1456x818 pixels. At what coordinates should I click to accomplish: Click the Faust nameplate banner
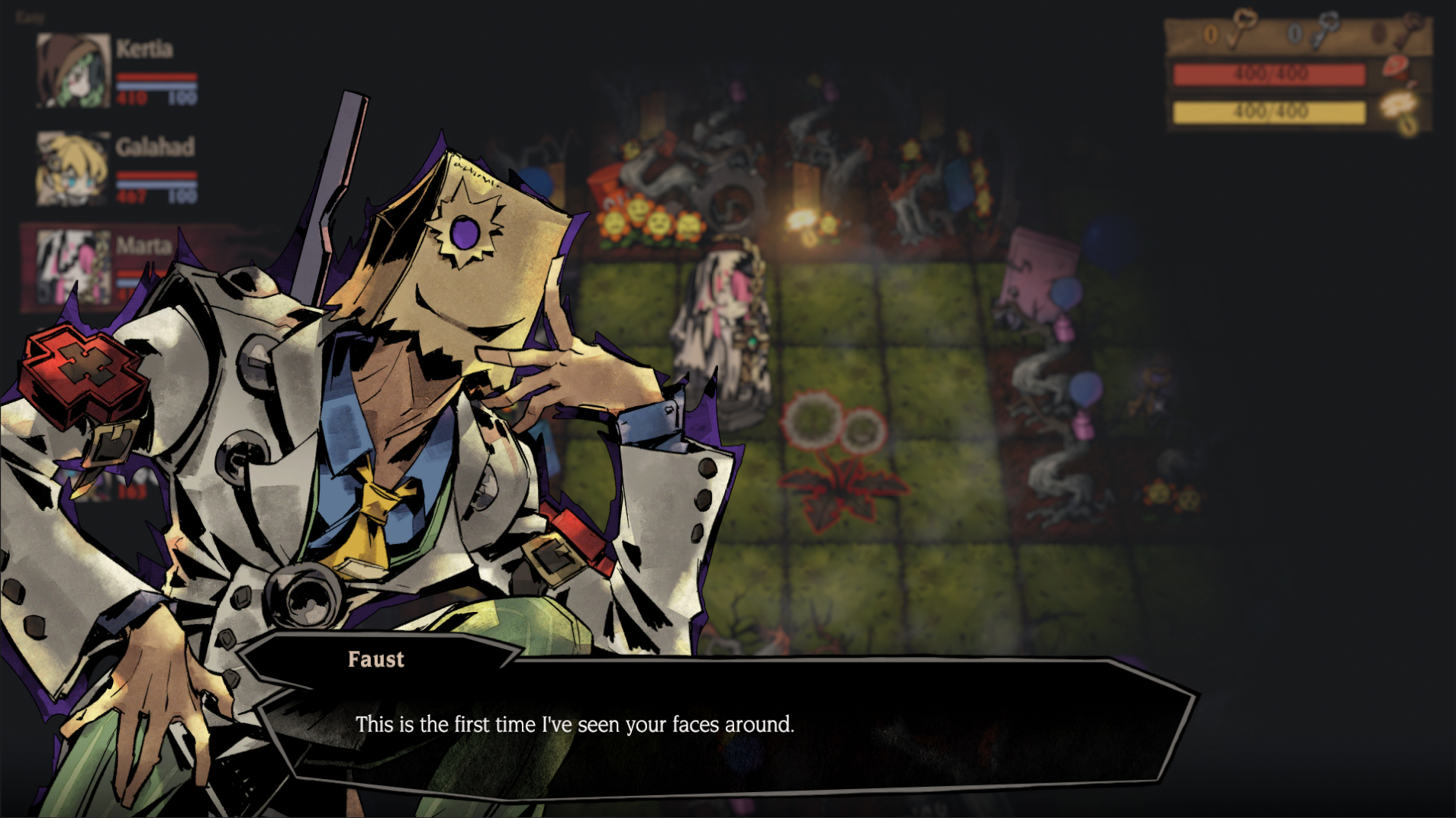pos(375,659)
